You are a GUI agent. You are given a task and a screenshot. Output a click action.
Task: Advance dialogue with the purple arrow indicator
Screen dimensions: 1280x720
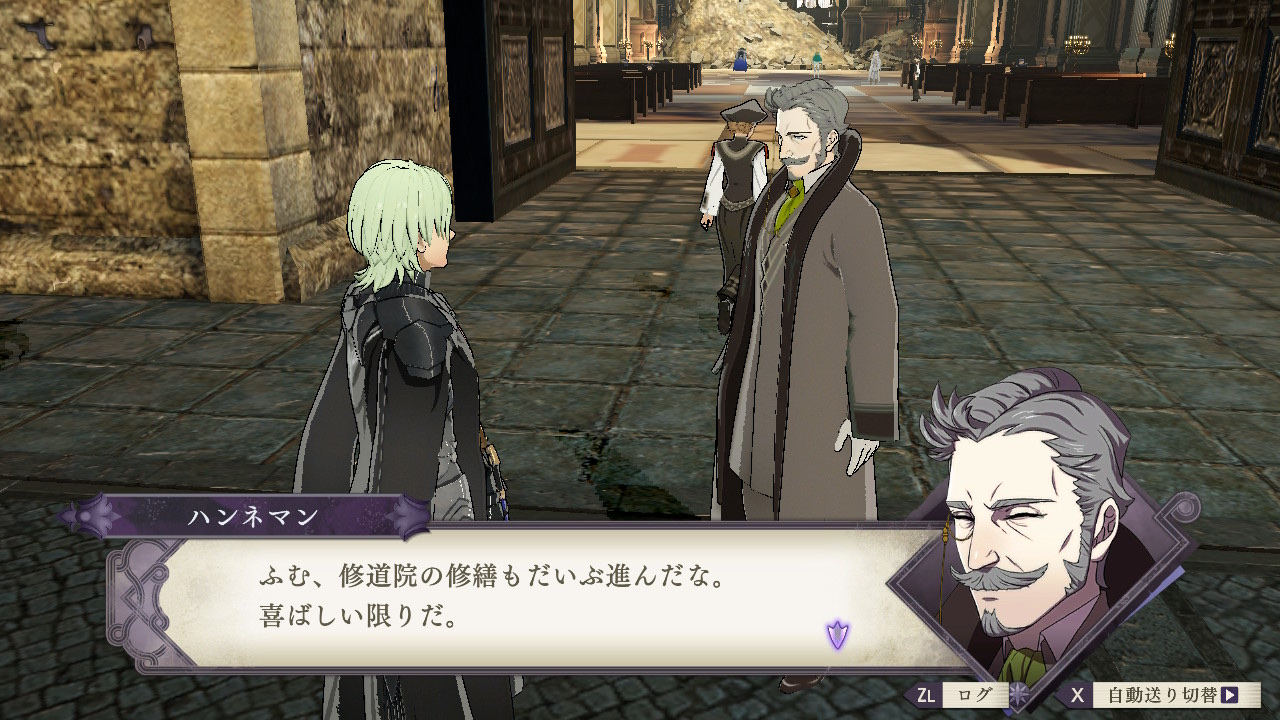coord(837,634)
